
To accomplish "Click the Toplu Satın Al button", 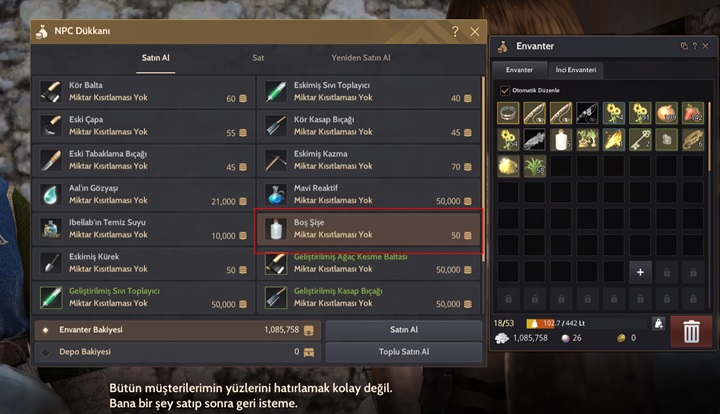I will tap(404, 352).
